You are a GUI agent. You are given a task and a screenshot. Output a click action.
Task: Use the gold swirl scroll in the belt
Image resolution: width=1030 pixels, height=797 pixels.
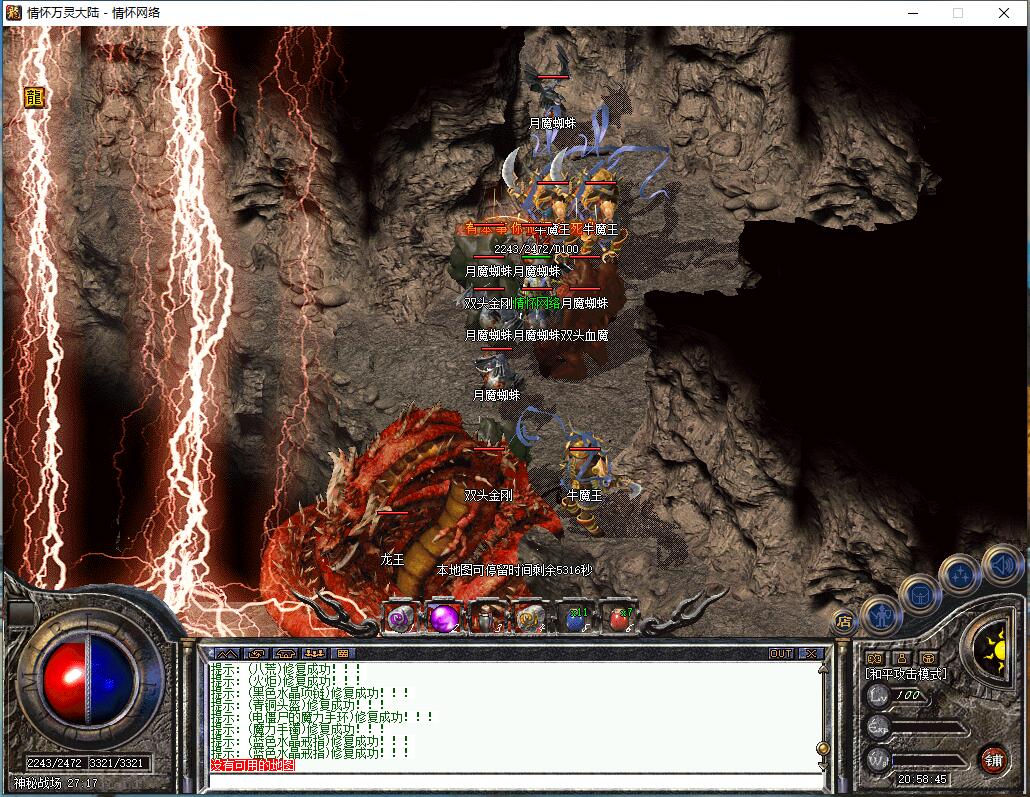pyautogui.click(x=531, y=619)
